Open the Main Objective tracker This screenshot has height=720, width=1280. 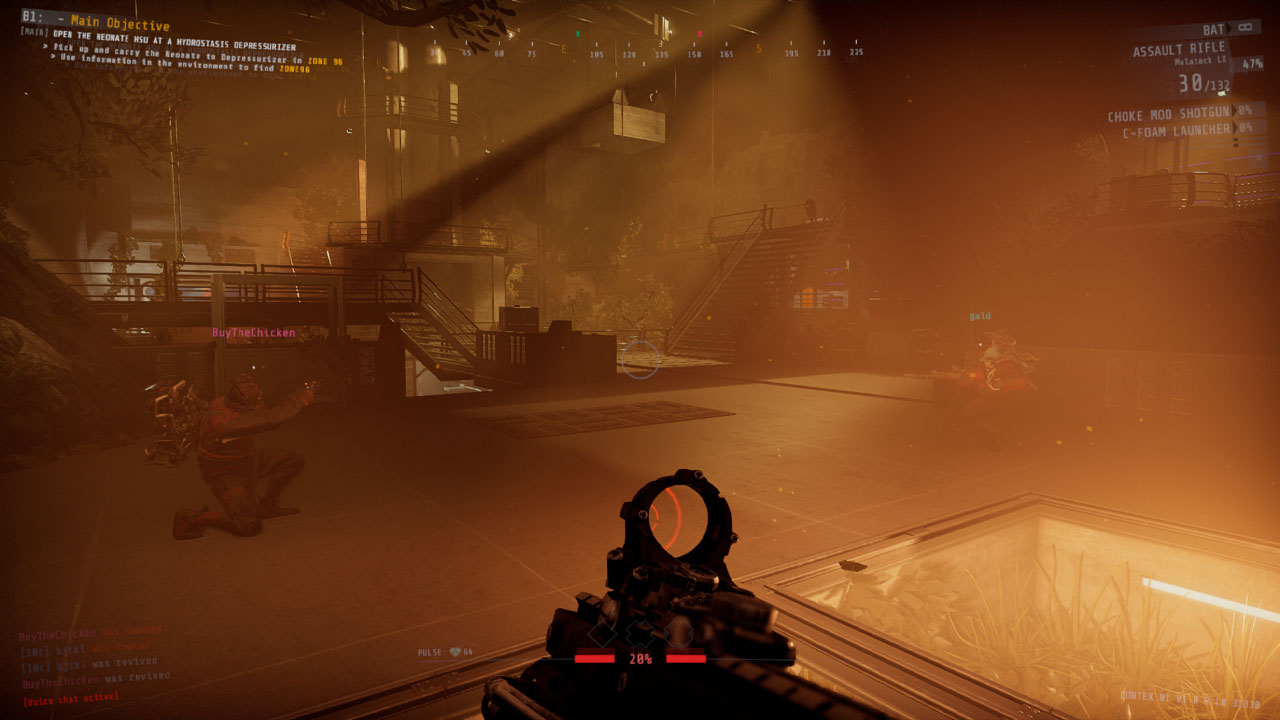[x=120, y=24]
